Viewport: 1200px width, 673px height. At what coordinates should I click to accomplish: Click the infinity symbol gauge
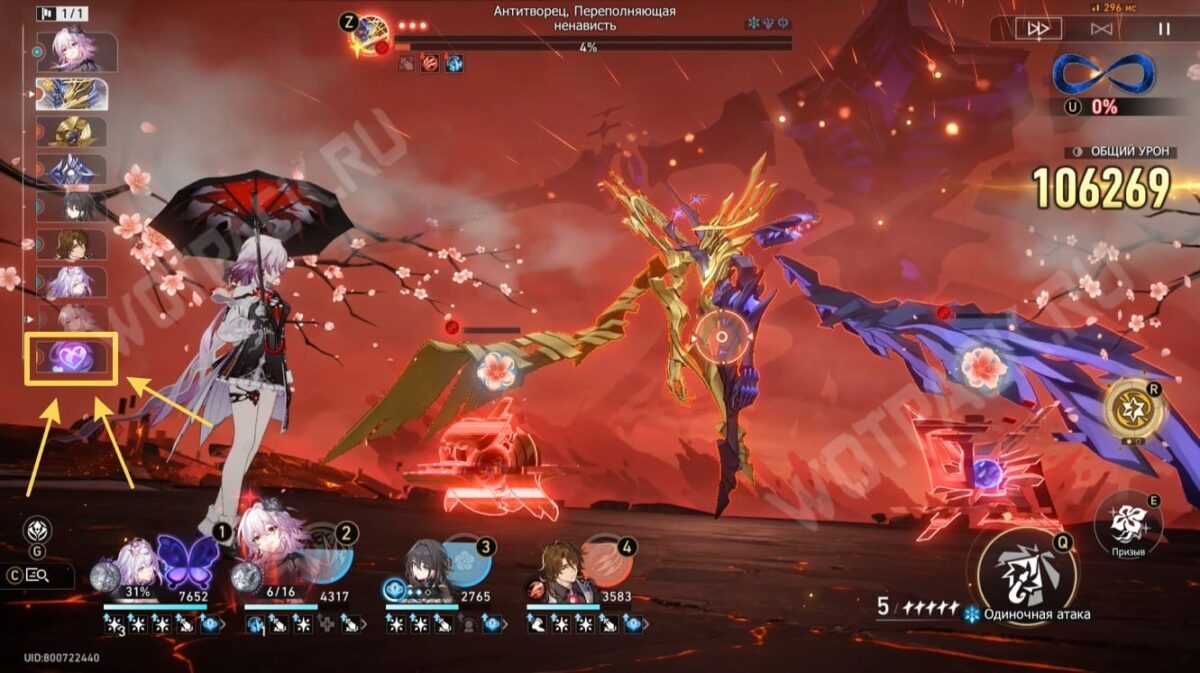(x=1104, y=74)
